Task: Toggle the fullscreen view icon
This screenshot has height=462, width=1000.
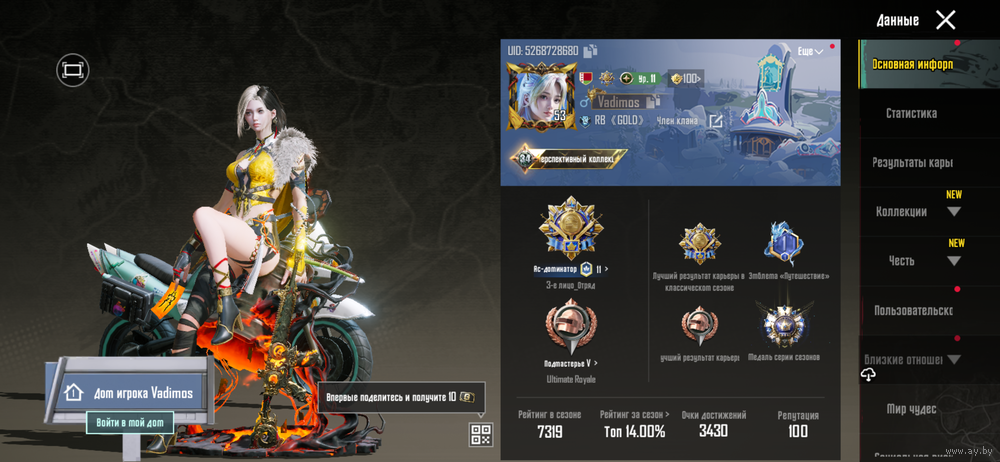Action: pyautogui.click(x=72, y=69)
